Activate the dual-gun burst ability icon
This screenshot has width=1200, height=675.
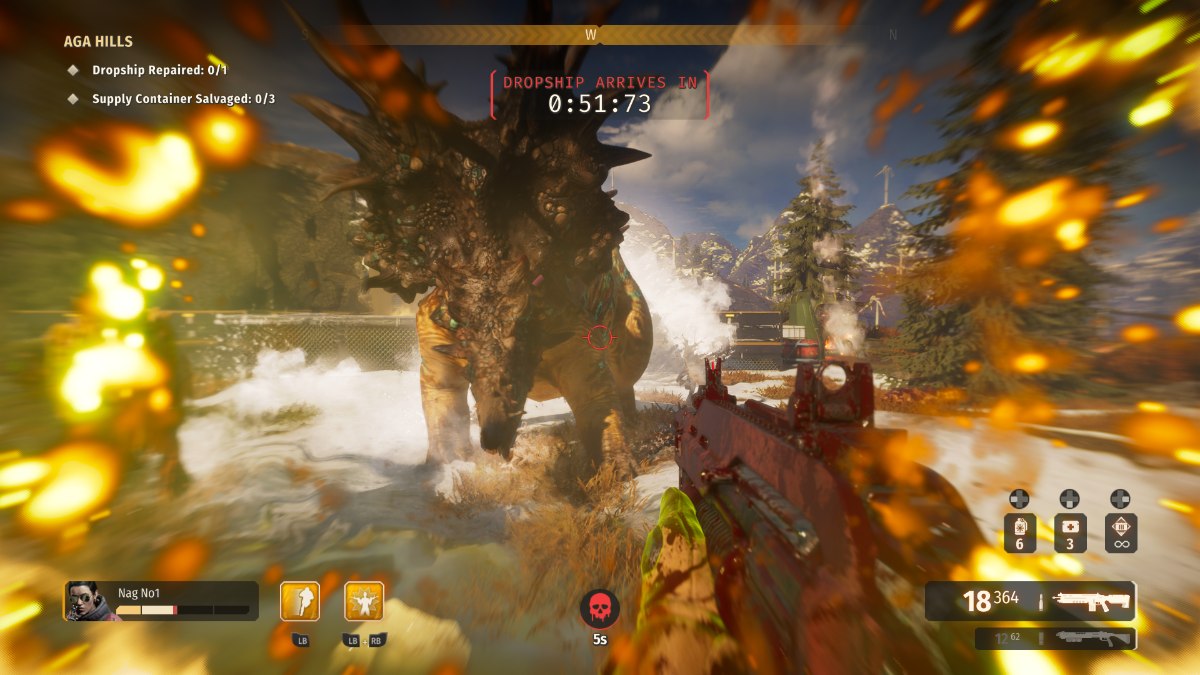click(x=364, y=601)
